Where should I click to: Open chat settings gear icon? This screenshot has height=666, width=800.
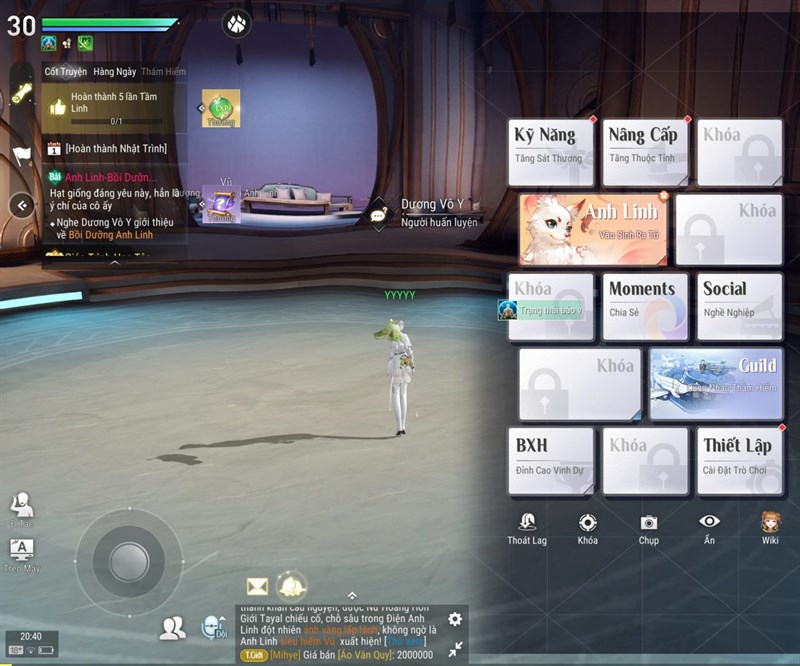(455, 620)
